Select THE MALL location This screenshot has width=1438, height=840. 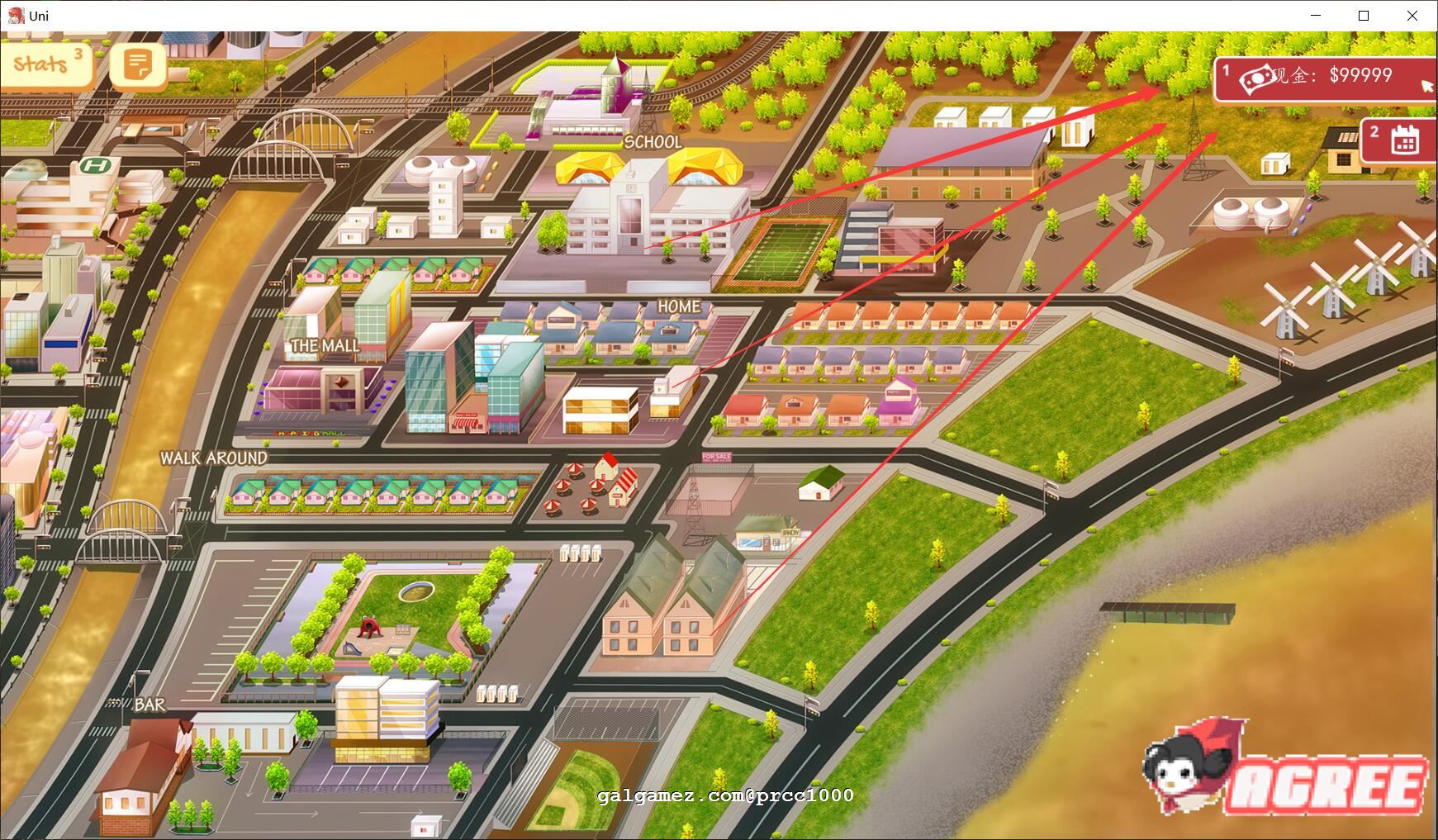pyautogui.click(x=324, y=345)
